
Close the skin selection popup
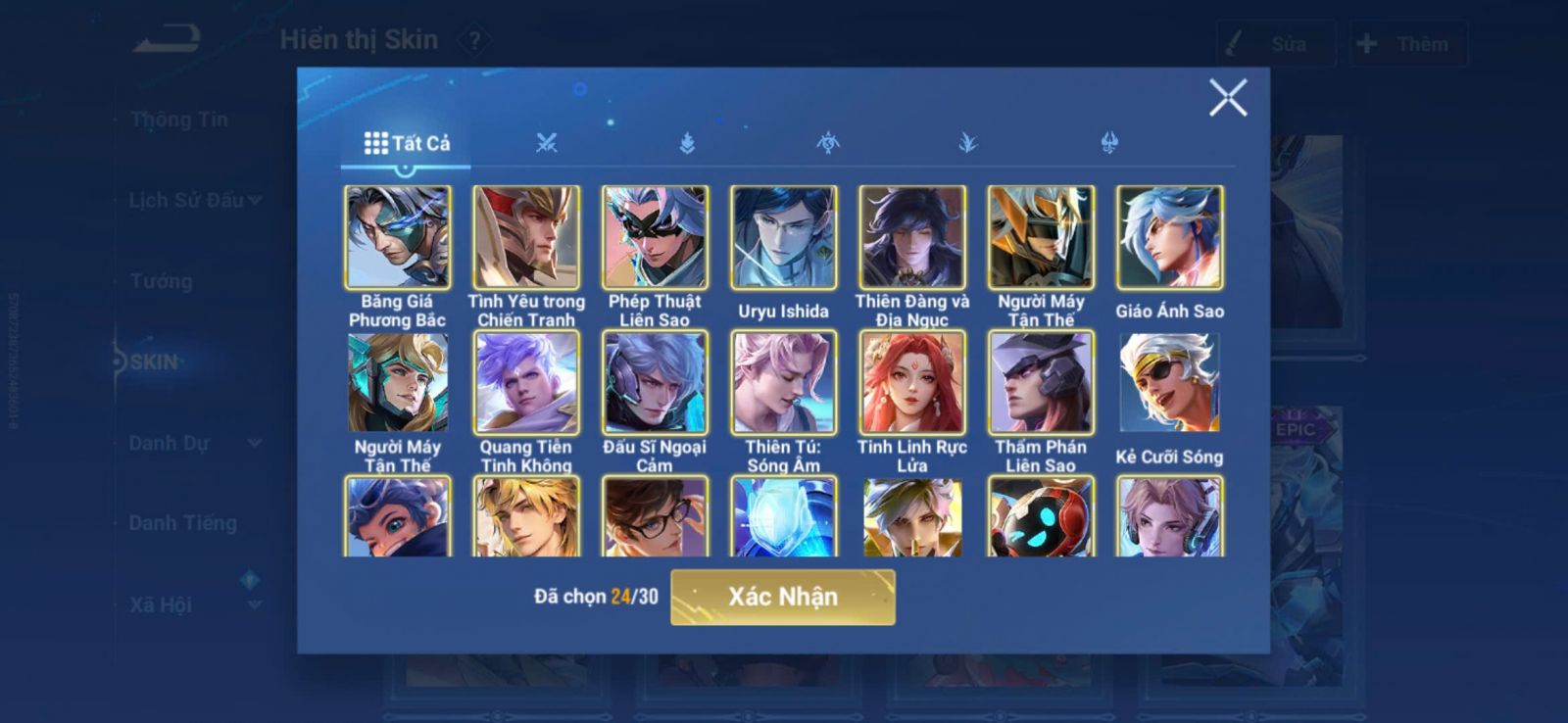1227,98
